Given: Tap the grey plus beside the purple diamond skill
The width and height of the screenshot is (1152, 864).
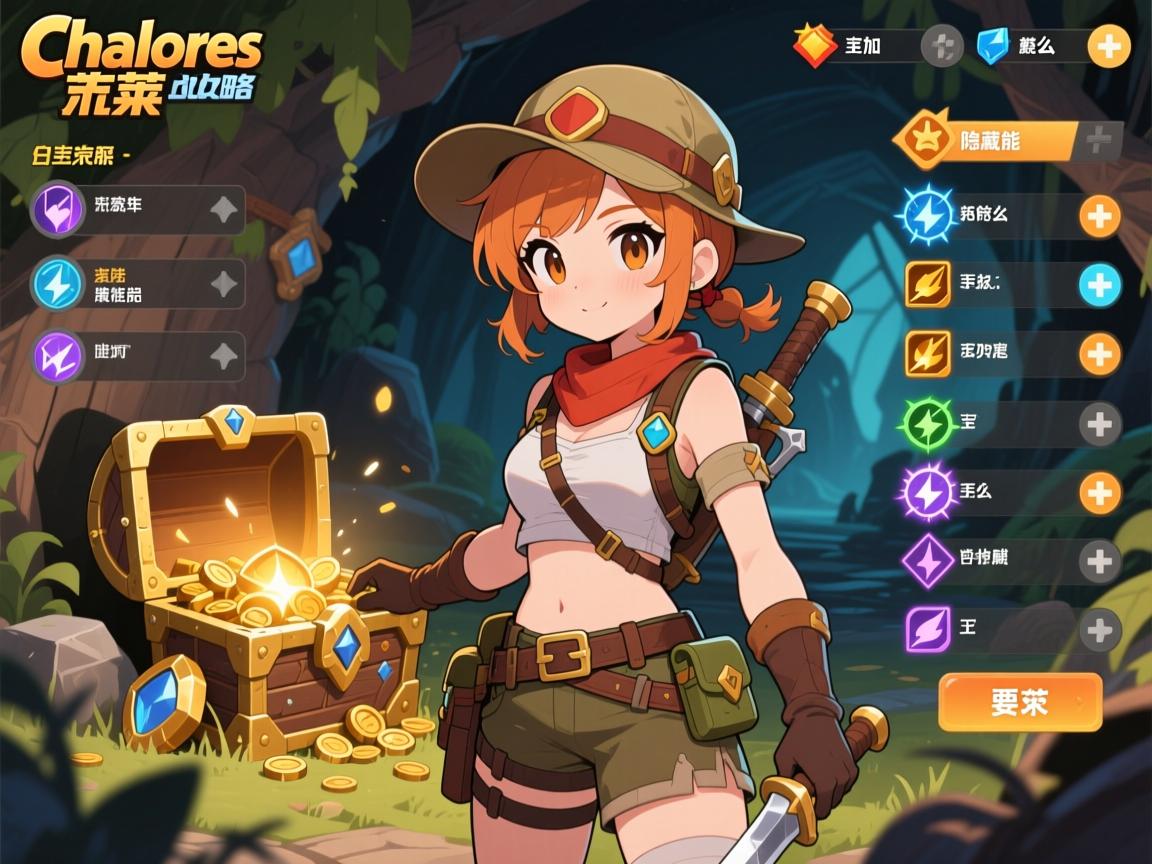Looking at the screenshot, I should pyautogui.click(x=1100, y=560).
